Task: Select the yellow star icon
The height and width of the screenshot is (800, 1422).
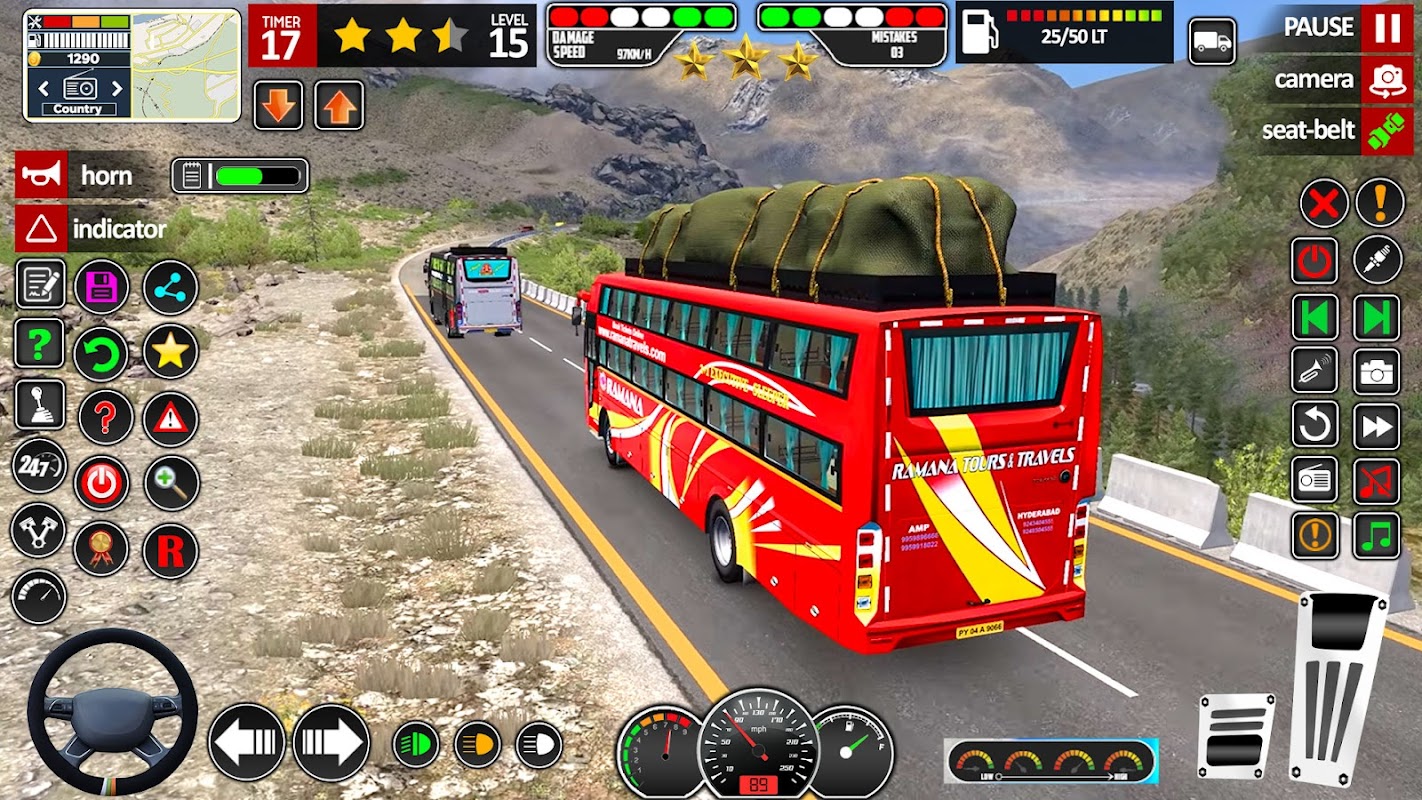Action: coord(170,351)
